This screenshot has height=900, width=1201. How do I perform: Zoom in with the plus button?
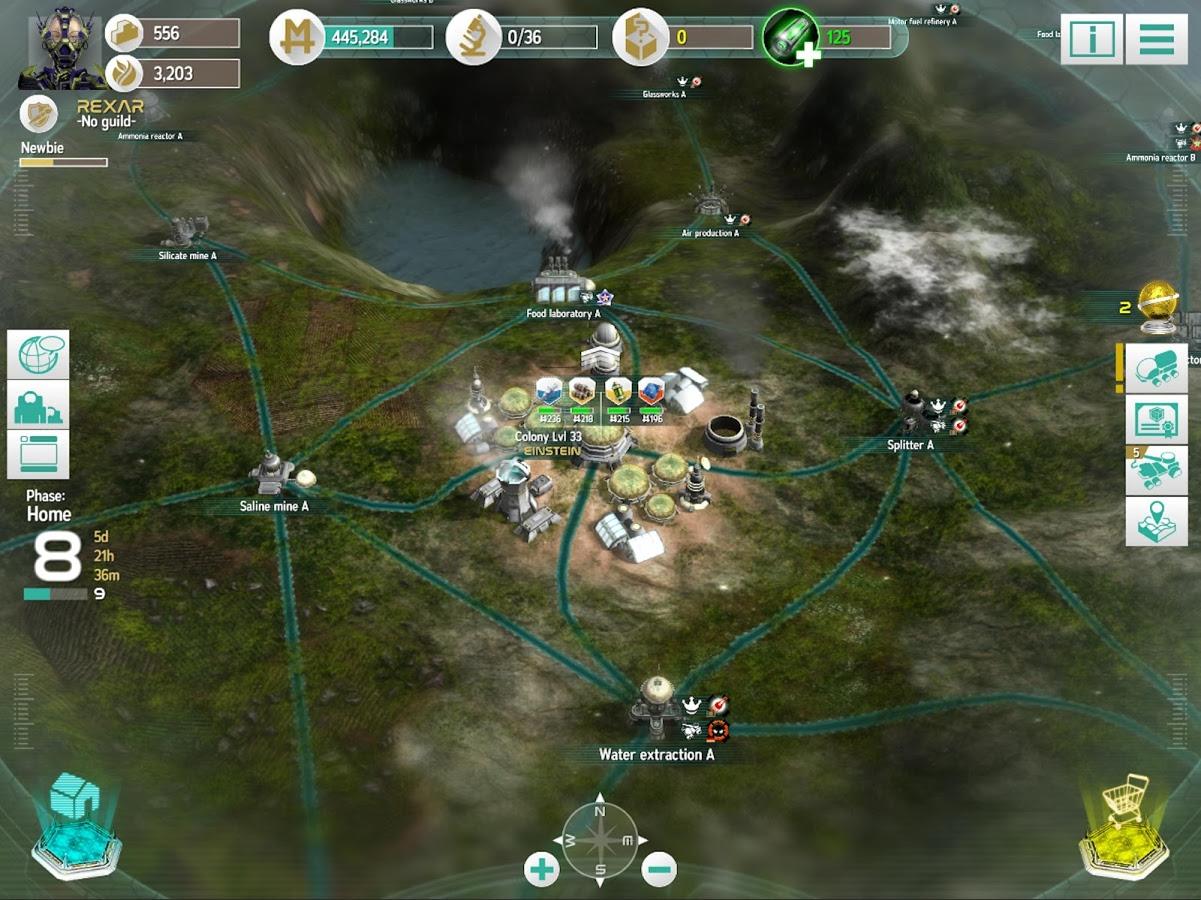click(x=542, y=869)
